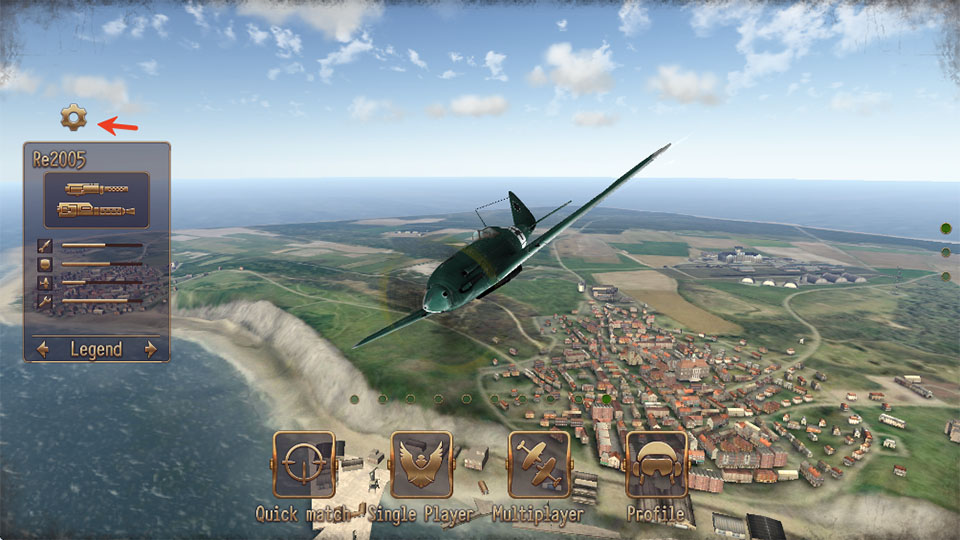Enter the Multiplayer mode
This screenshot has height=540, width=960.
pos(539,465)
